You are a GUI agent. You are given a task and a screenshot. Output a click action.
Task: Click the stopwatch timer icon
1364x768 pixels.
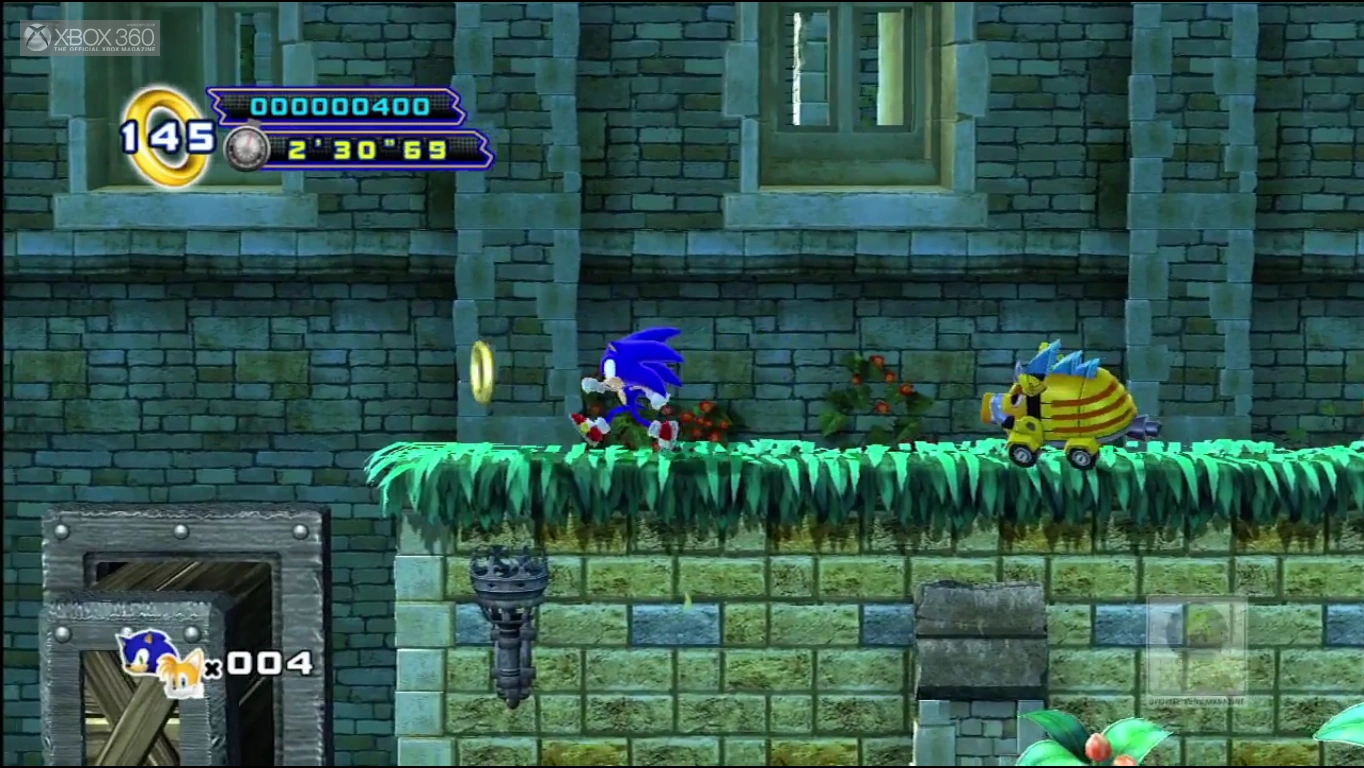click(245, 149)
